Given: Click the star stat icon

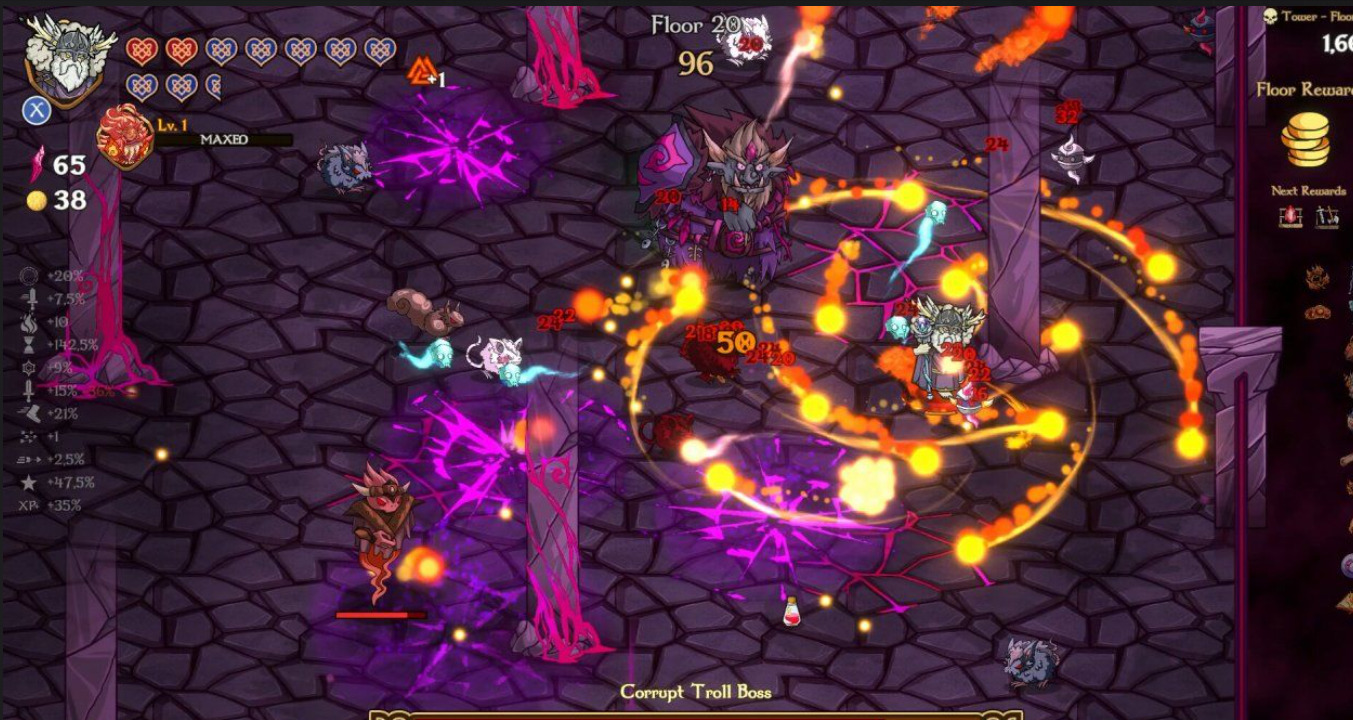Looking at the screenshot, I should pos(29,482).
